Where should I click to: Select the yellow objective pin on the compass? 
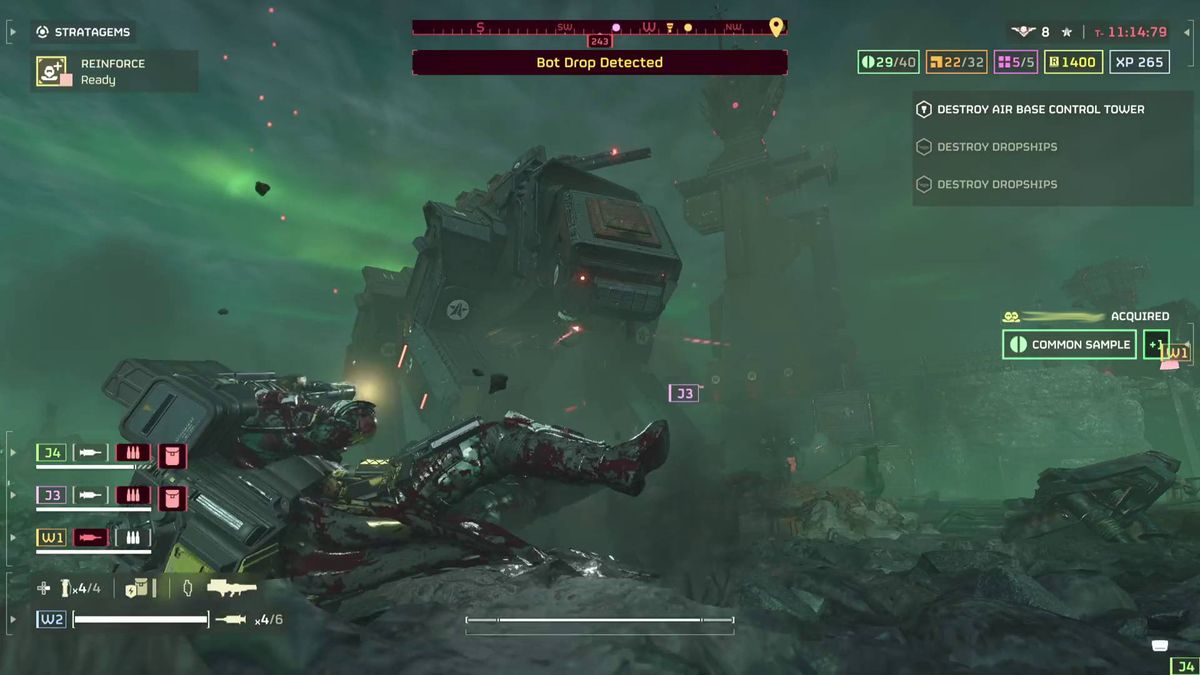(775, 27)
